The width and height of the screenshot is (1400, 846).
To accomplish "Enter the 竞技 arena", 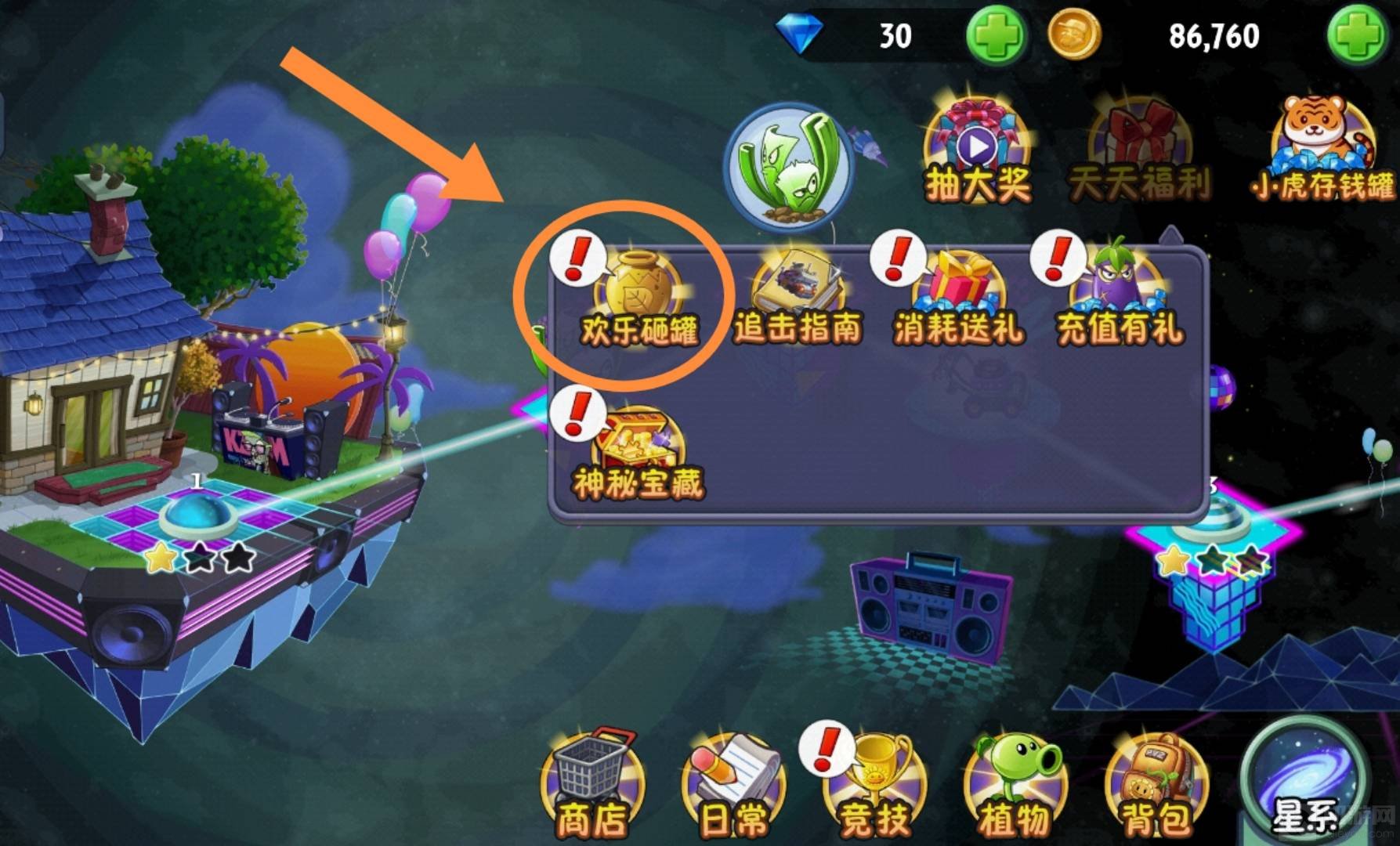I will point(874,787).
